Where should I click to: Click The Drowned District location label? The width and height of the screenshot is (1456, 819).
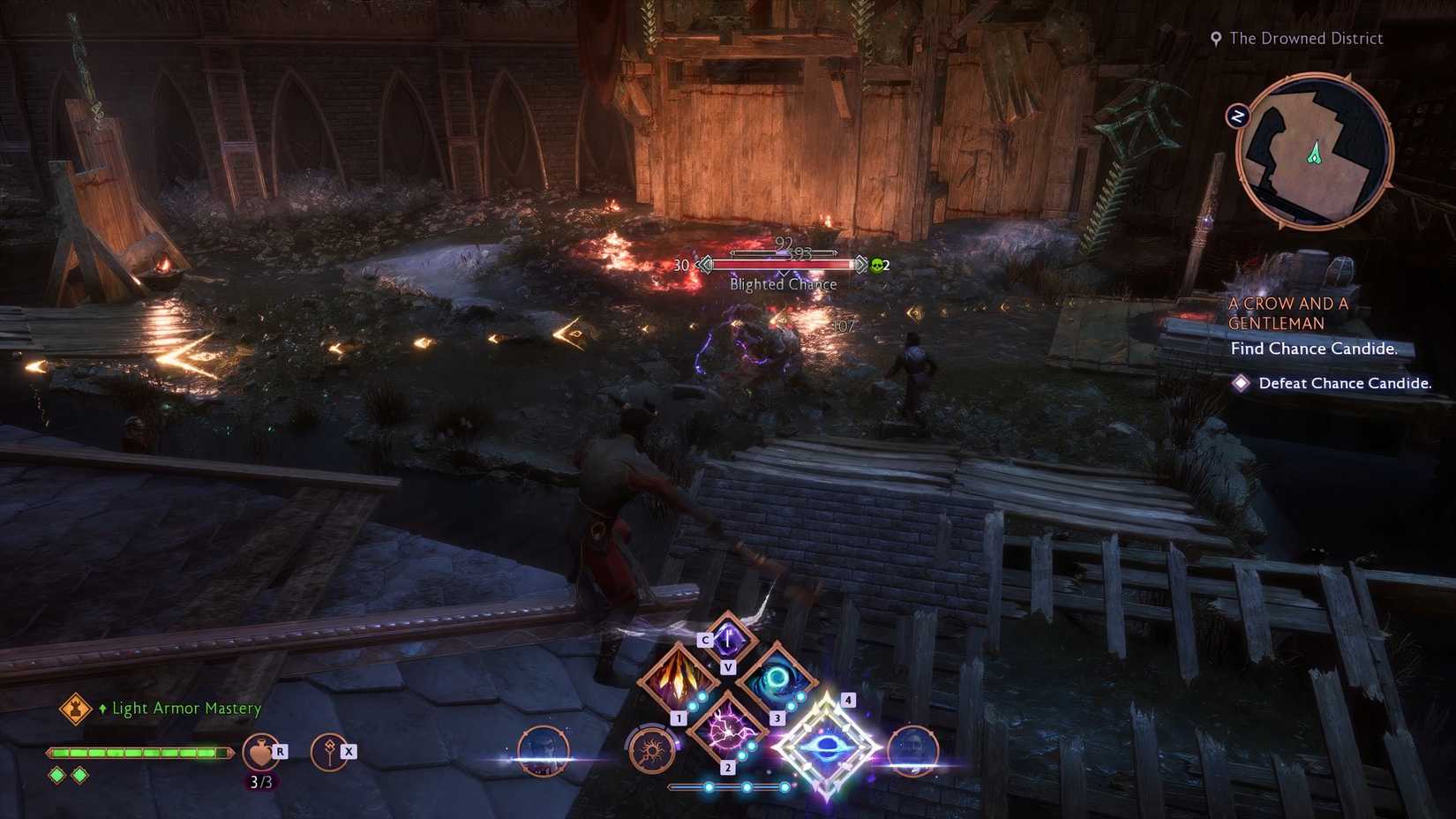[x=1306, y=38]
